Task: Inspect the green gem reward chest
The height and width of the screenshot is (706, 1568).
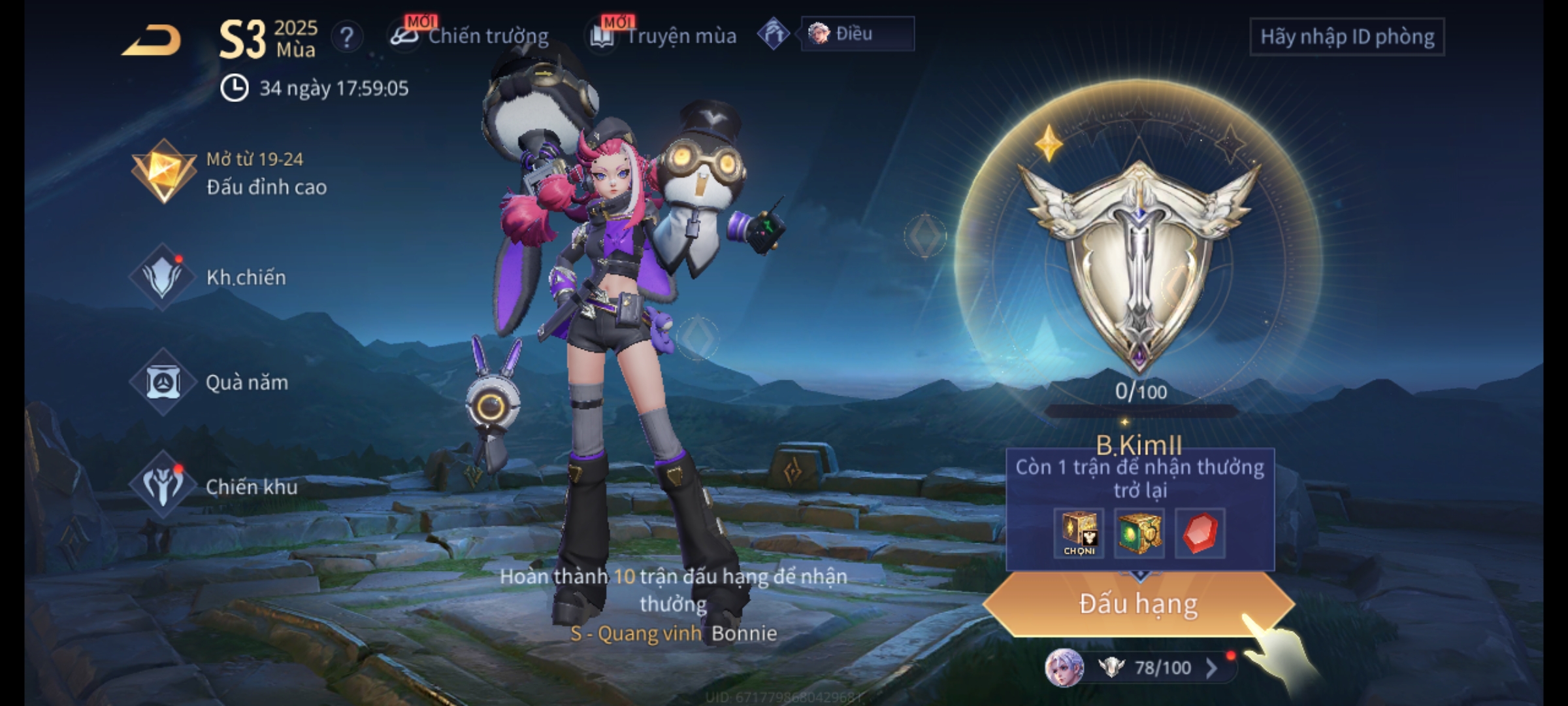Action: pos(1139,533)
